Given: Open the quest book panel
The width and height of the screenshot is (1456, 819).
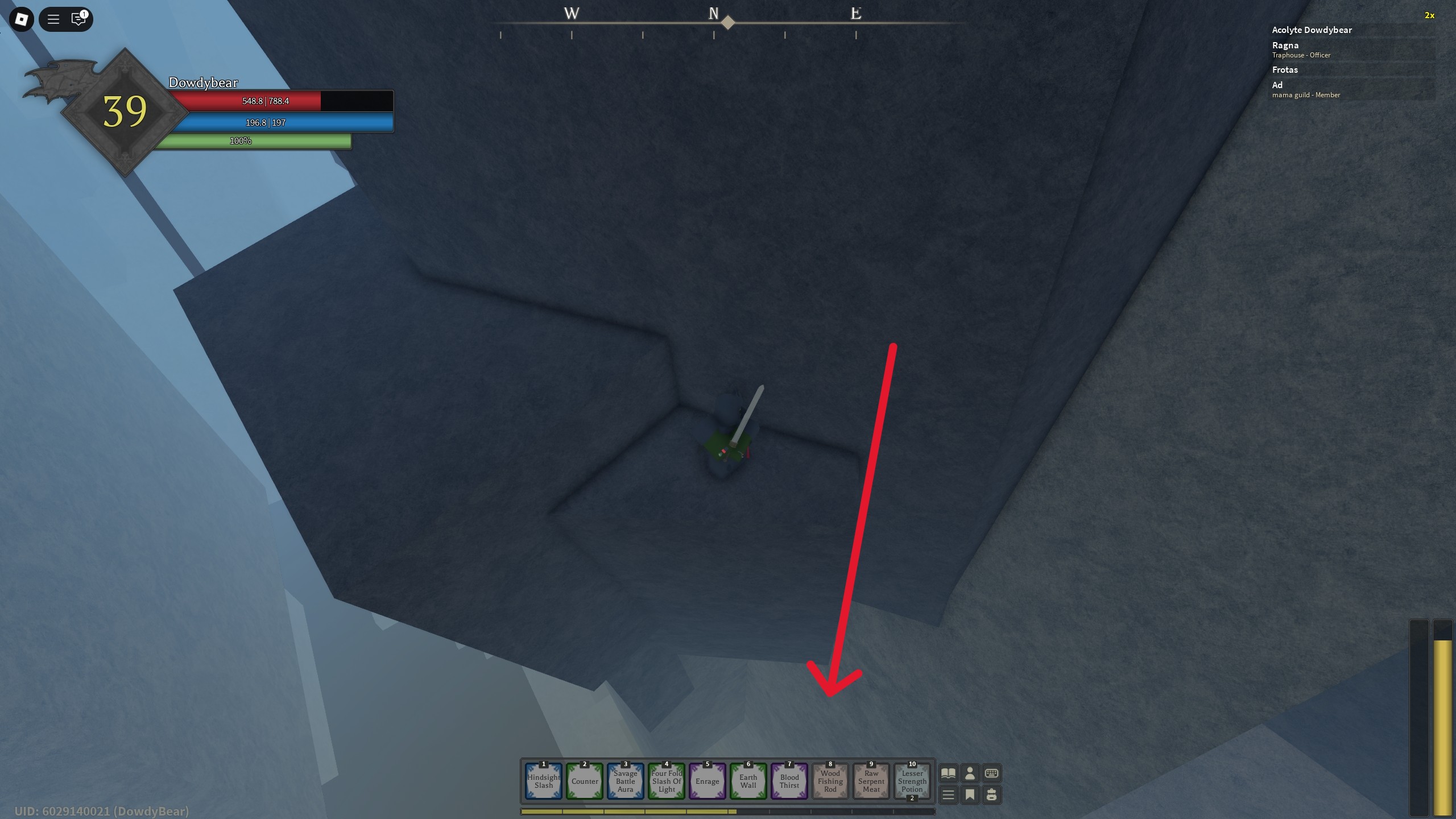Looking at the screenshot, I should (x=948, y=773).
